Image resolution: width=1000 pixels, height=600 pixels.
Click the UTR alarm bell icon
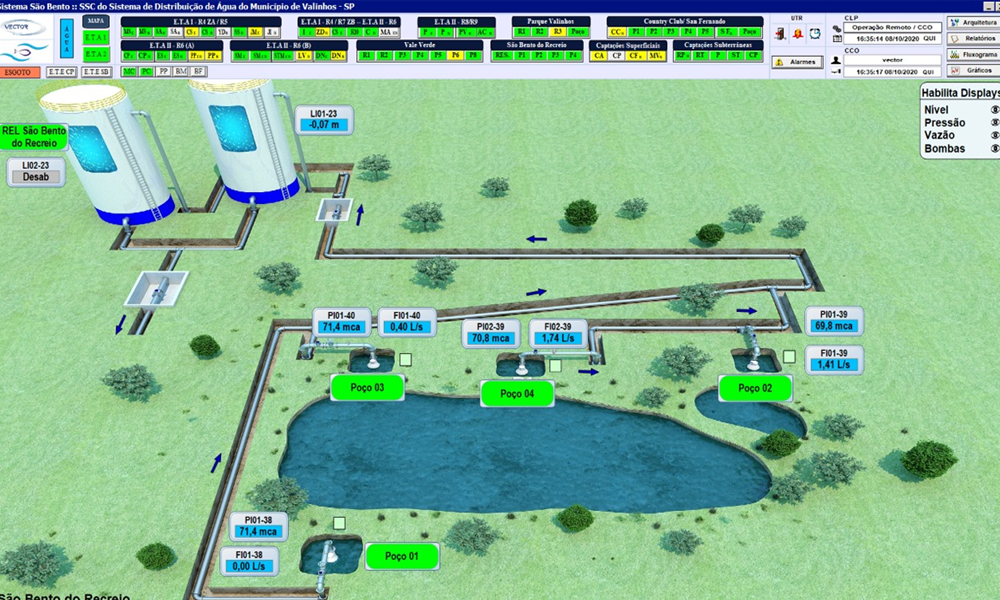(x=798, y=33)
